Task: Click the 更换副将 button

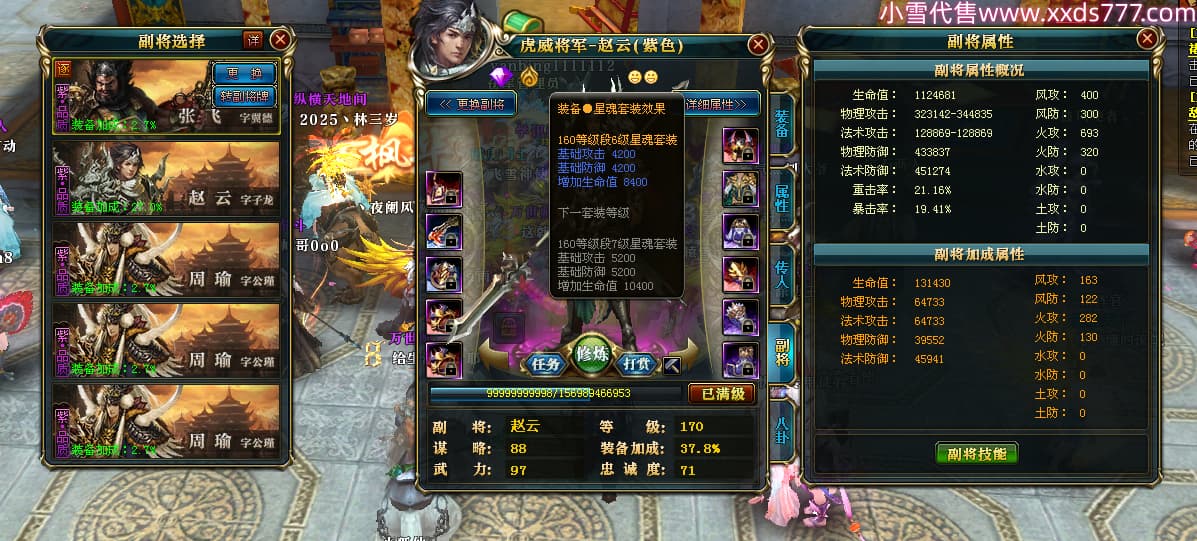Action: (x=472, y=104)
